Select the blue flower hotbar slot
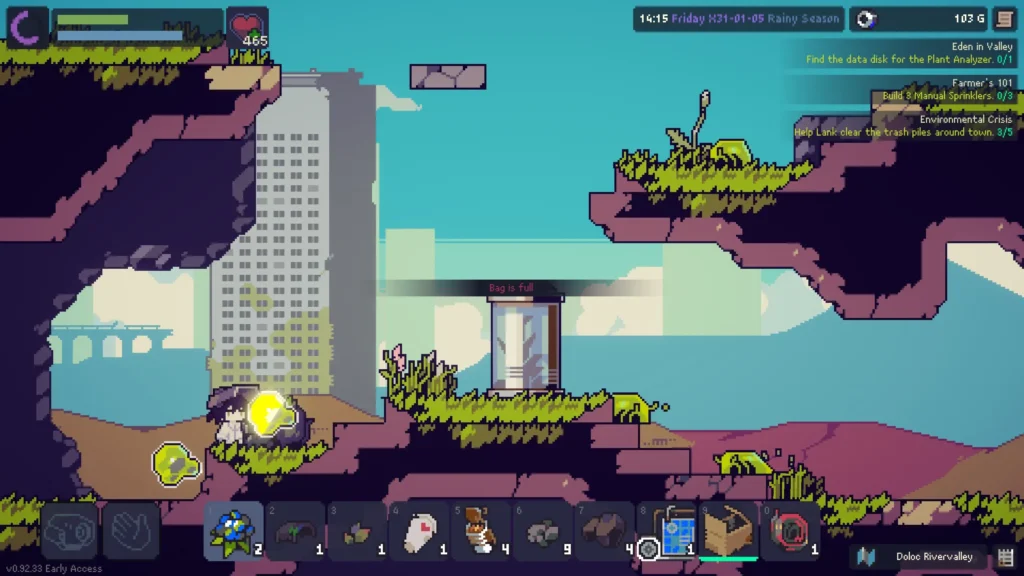Image resolution: width=1024 pixels, height=576 pixels. tap(234, 531)
